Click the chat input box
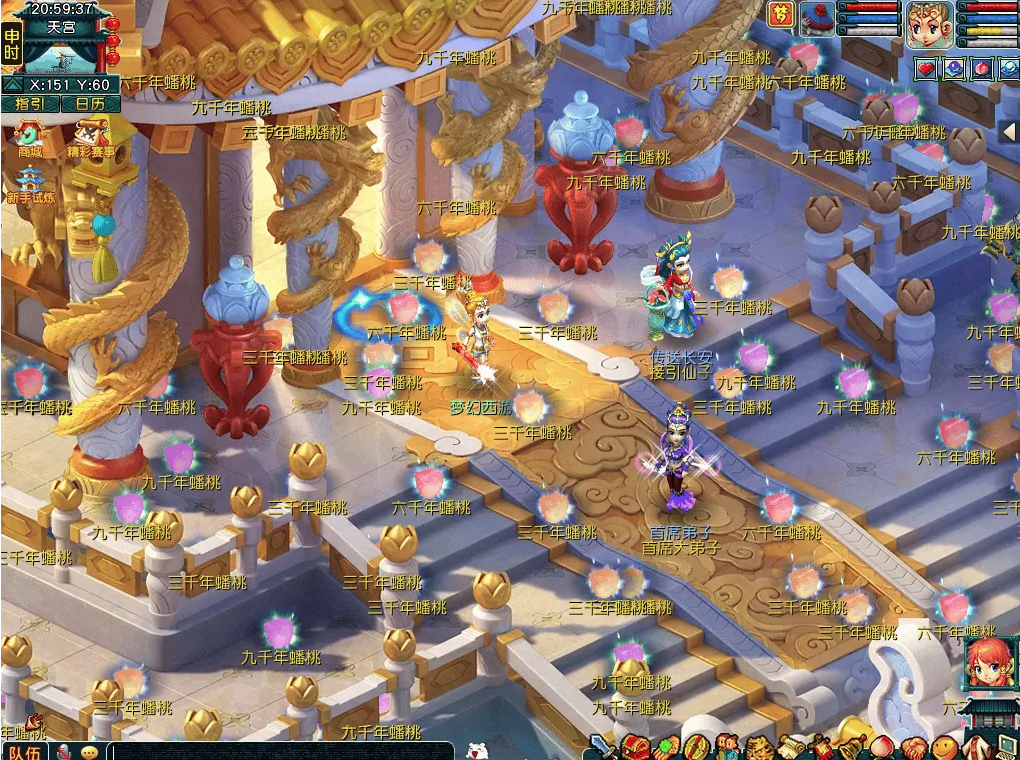 [280, 751]
